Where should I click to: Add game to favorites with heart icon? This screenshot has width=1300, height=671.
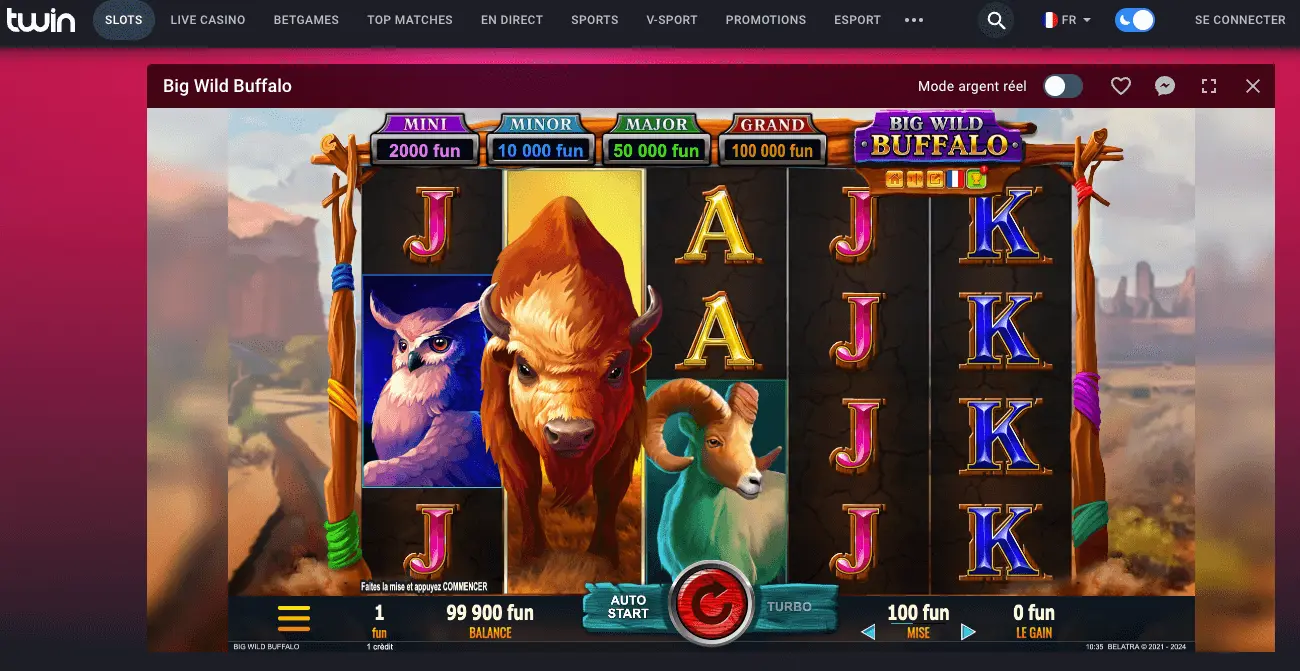coord(1121,86)
